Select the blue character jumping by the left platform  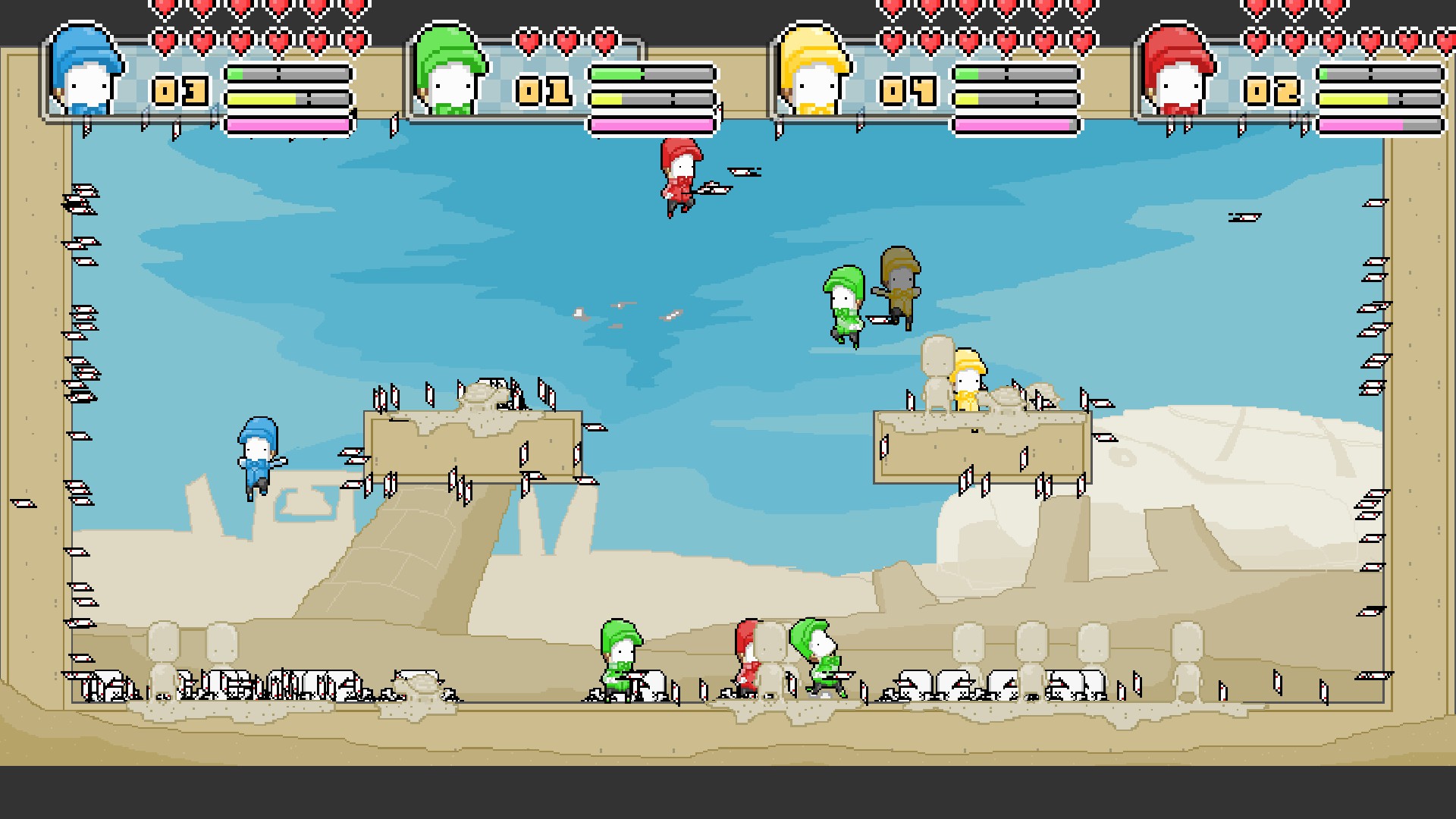click(x=258, y=455)
